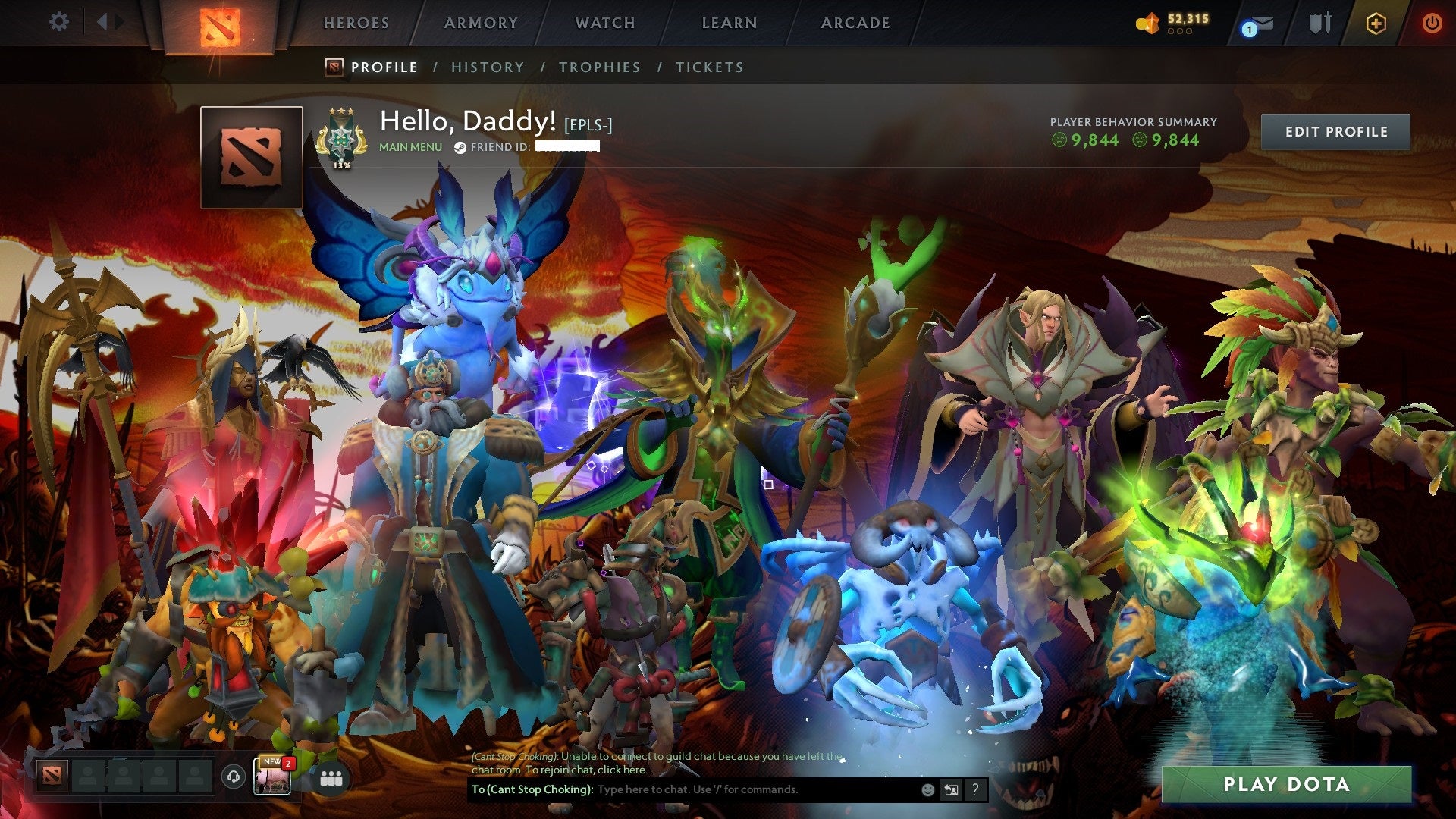Click the question mark chat help icon
The height and width of the screenshot is (819, 1456).
point(974,789)
